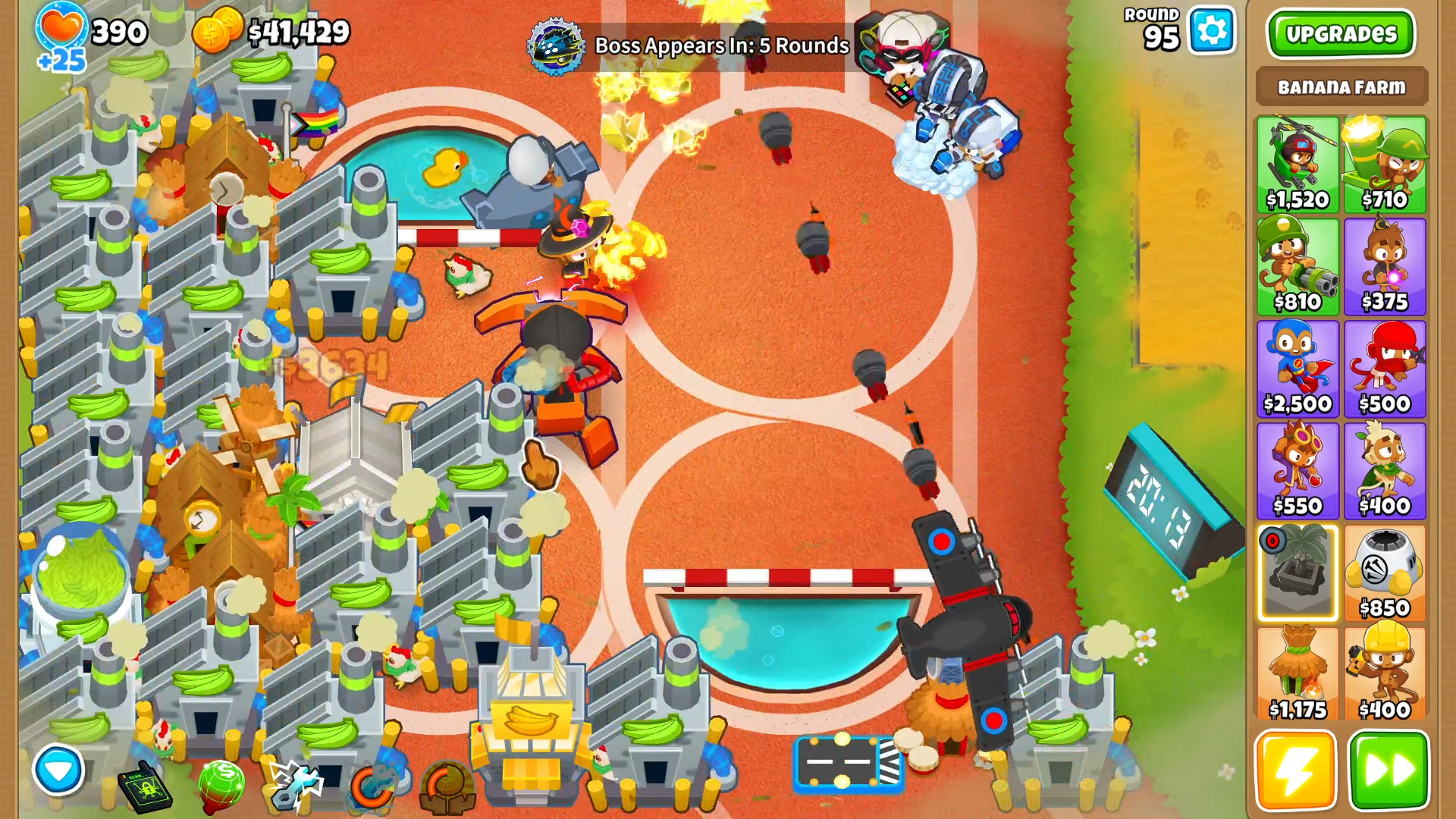Pick the Druid tower for $400
Screen dimensions: 1456x819
point(1385,471)
